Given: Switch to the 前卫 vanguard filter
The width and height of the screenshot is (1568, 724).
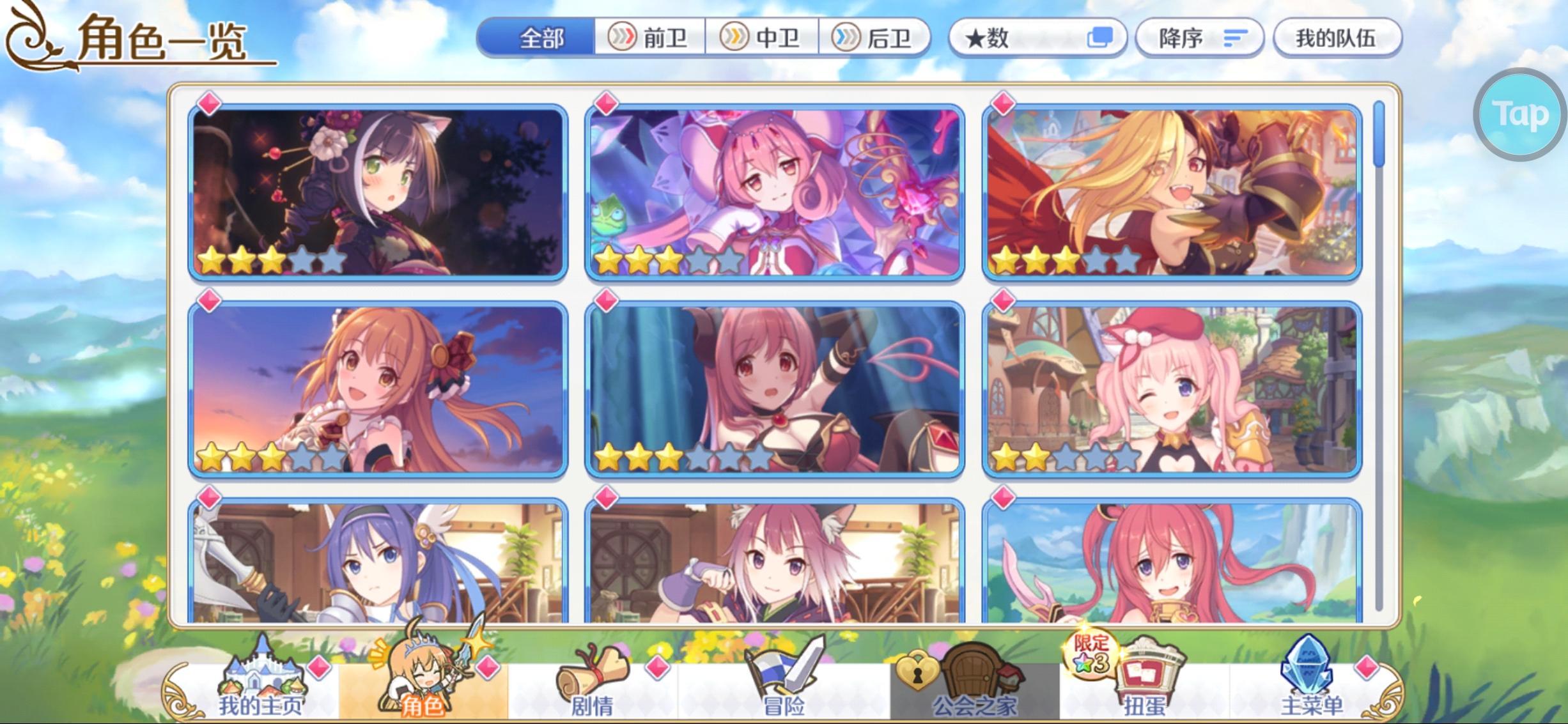Looking at the screenshot, I should pyautogui.click(x=649, y=38).
